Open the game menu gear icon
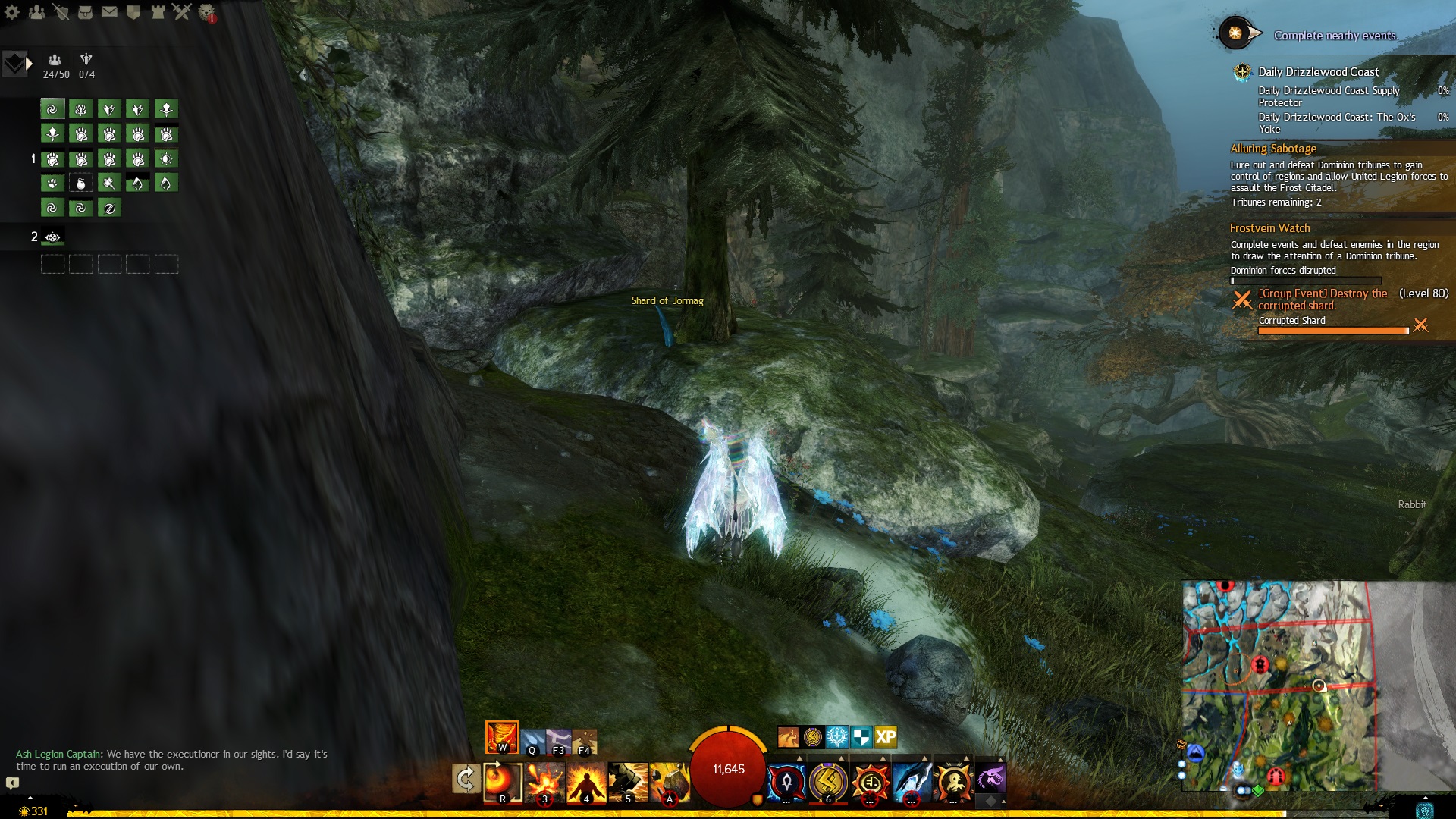1456x819 pixels. (12, 12)
